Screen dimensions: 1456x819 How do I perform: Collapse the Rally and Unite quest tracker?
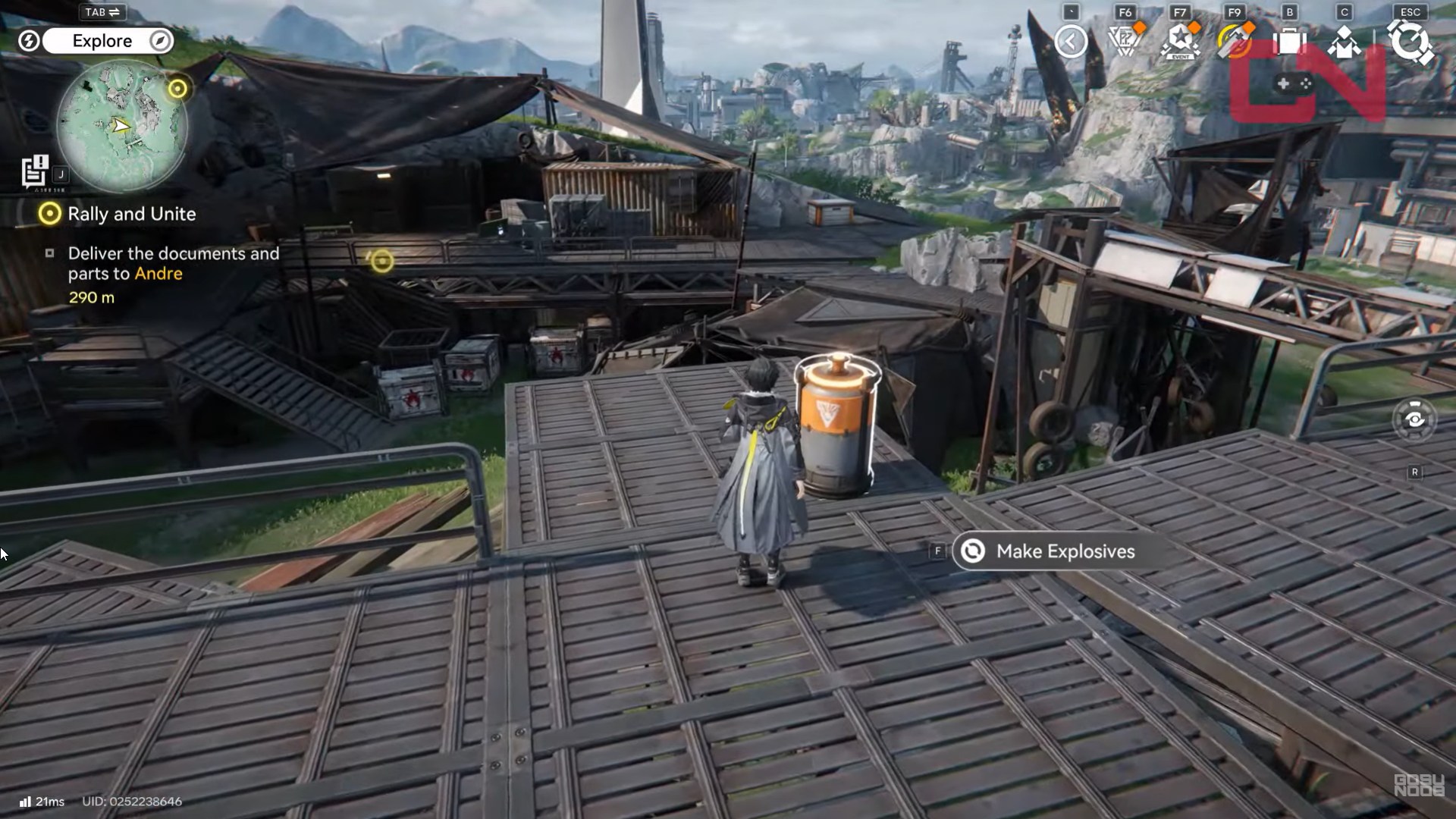(x=50, y=214)
